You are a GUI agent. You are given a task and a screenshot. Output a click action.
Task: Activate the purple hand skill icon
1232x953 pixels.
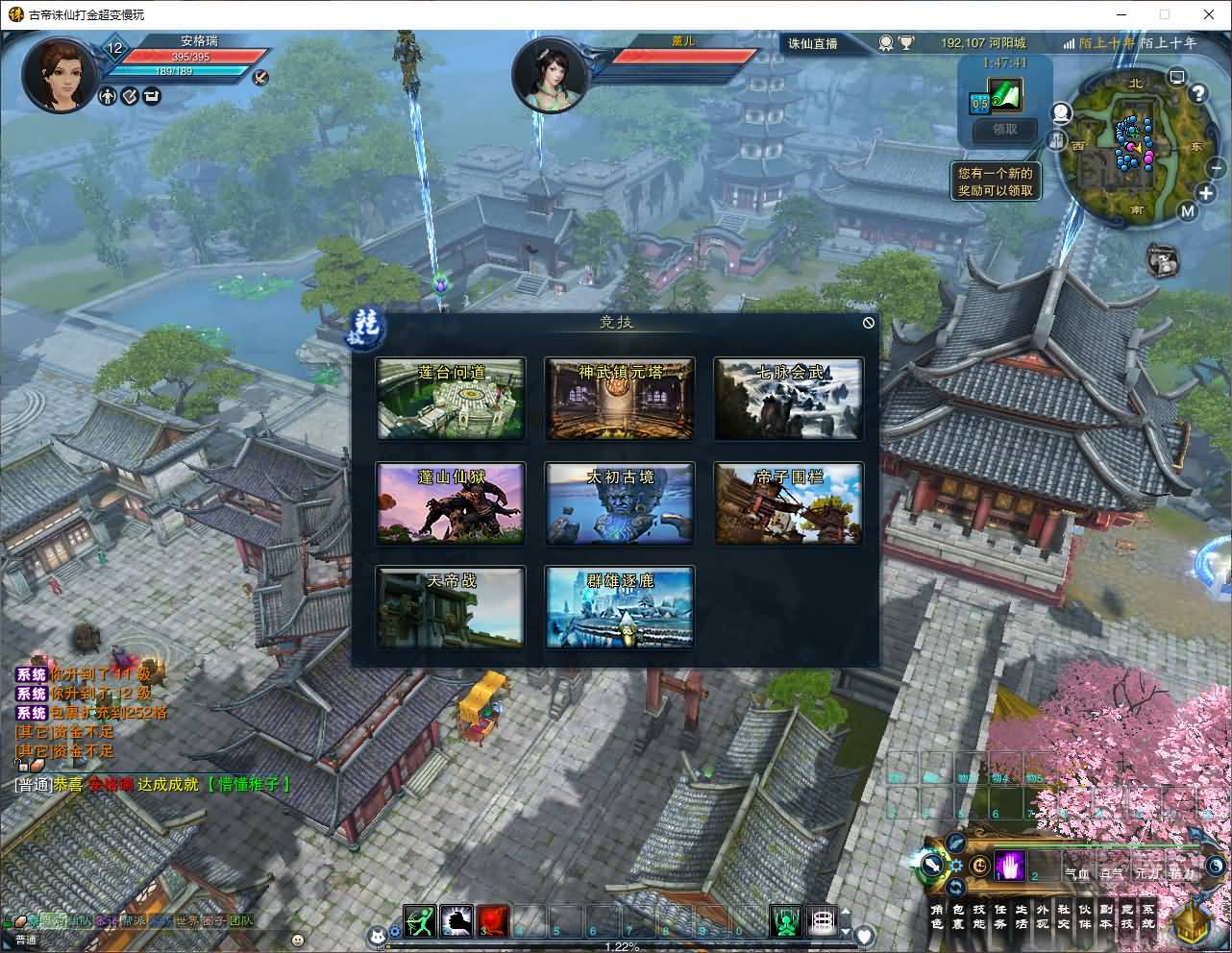[1009, 867]
